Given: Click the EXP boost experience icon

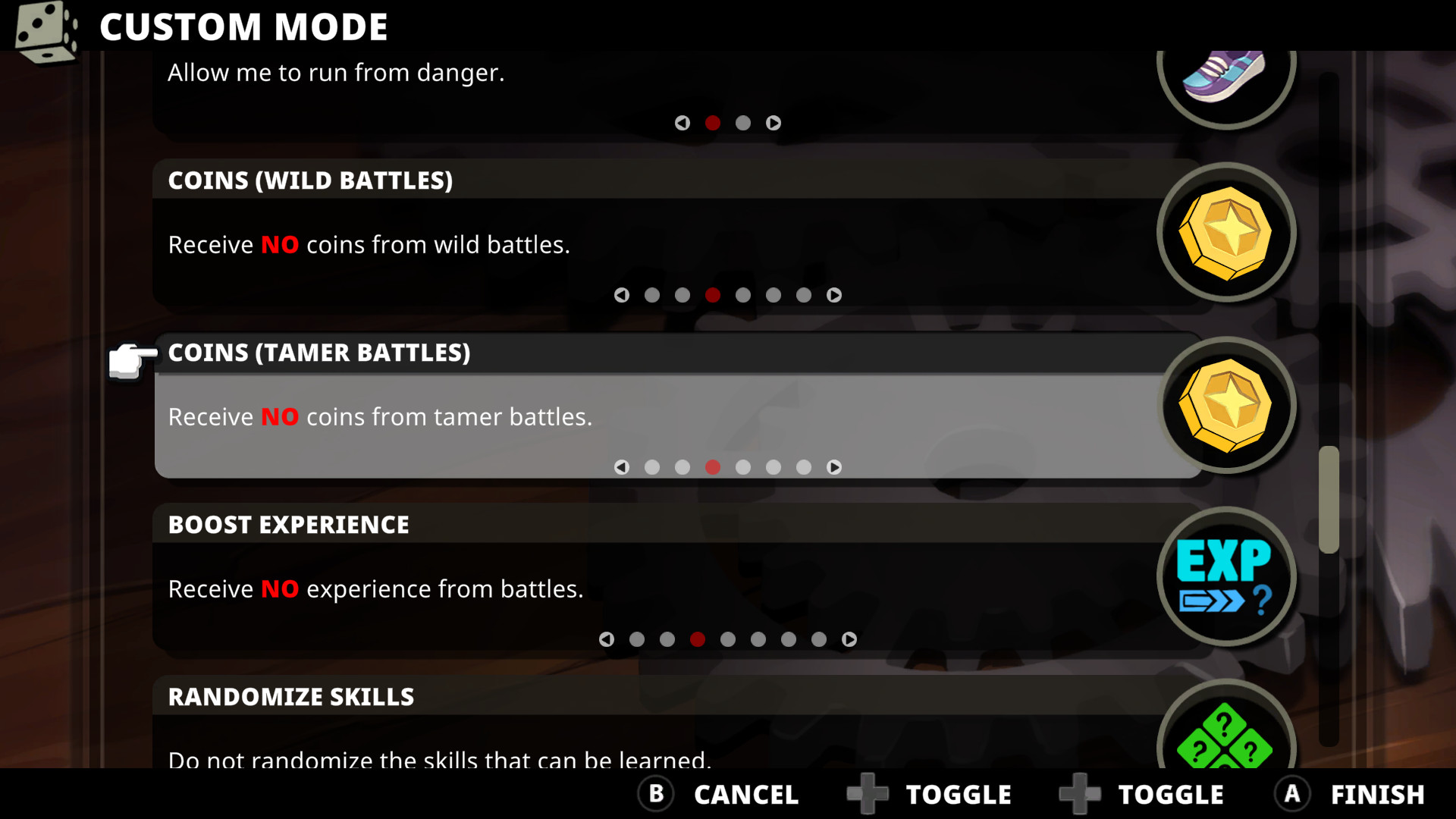Looking at the screenshot, I should click(1225, 578).
